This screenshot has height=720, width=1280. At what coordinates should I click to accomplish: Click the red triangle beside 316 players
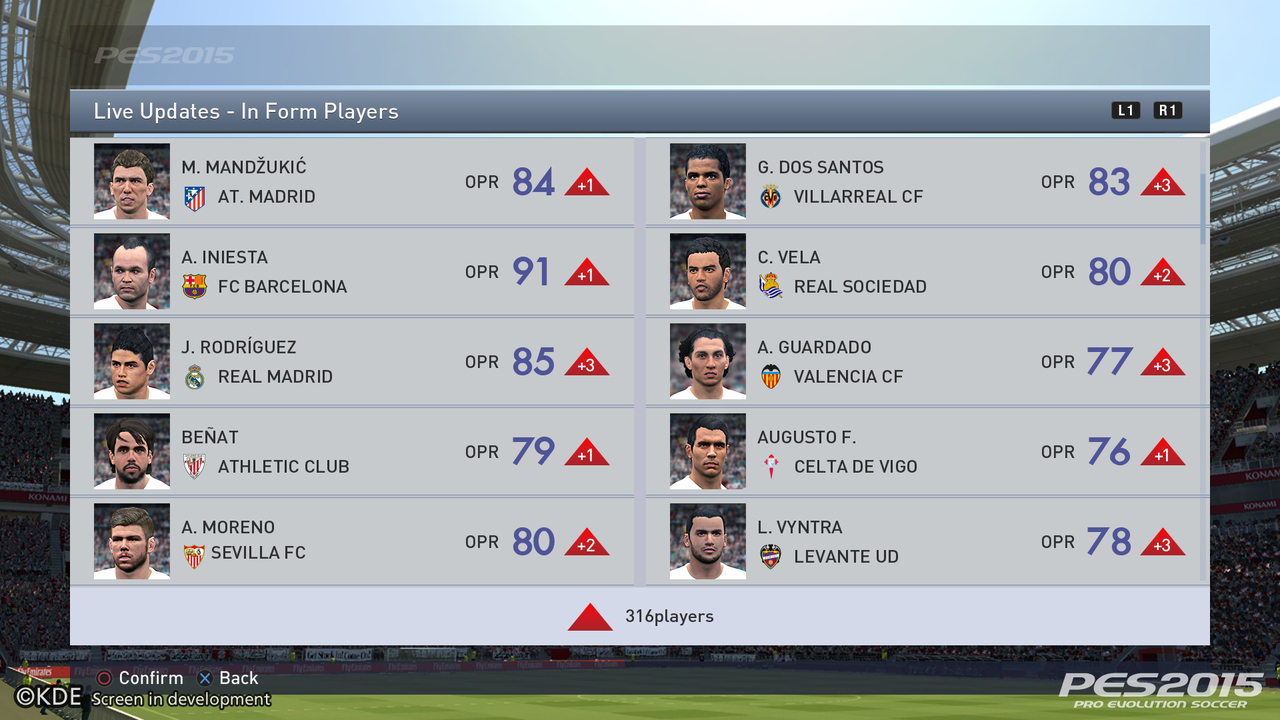pyautogui.click(x=590, y=617)
